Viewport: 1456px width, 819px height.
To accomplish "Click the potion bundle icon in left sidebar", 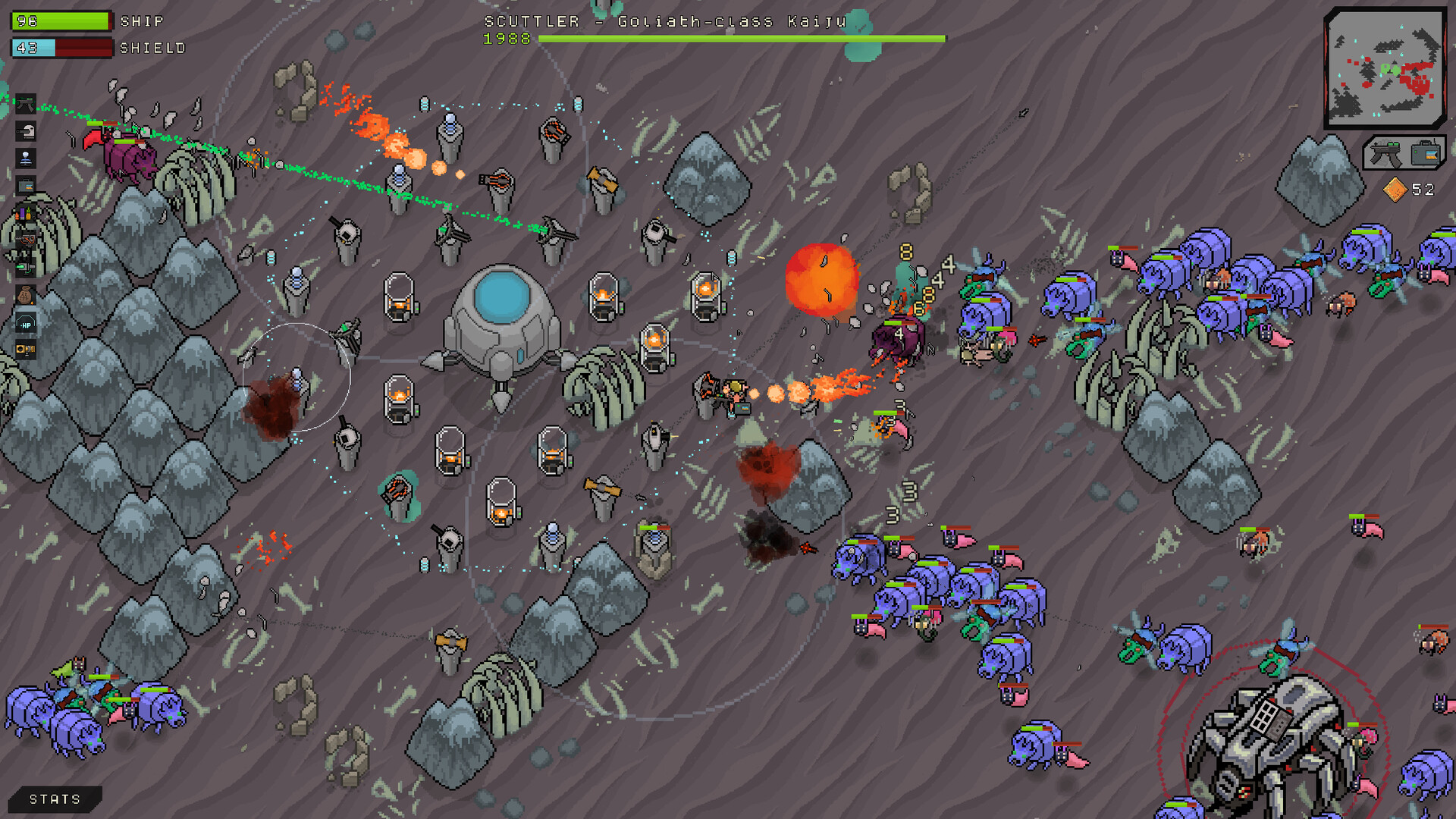I will 25,215.
